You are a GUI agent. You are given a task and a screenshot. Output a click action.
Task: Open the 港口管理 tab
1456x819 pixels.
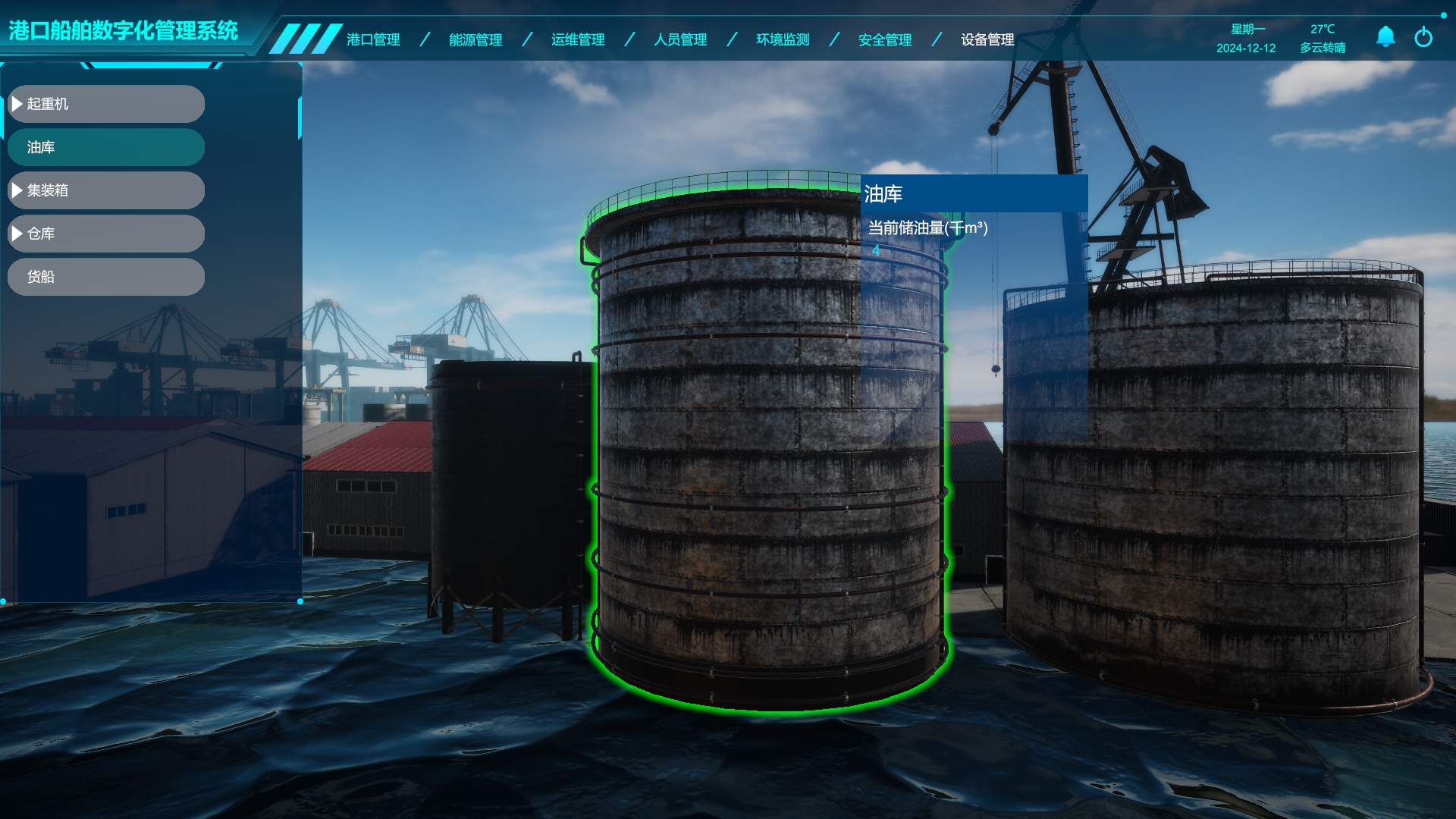372,39
